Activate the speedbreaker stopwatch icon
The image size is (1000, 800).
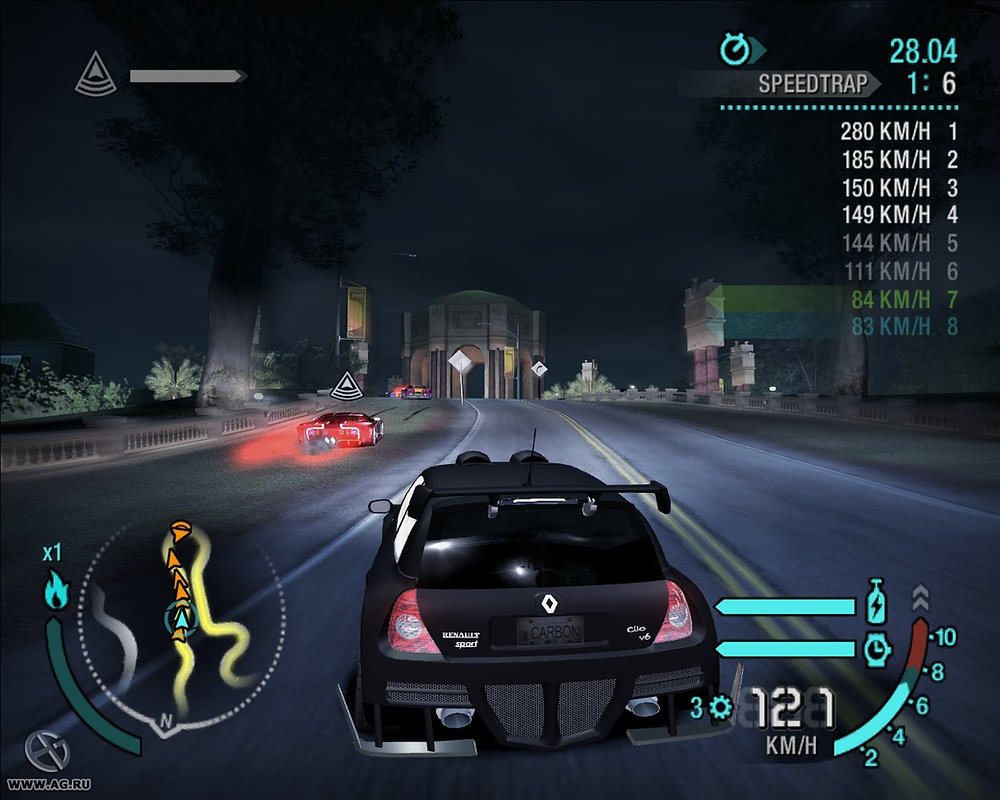click(876, 650)
